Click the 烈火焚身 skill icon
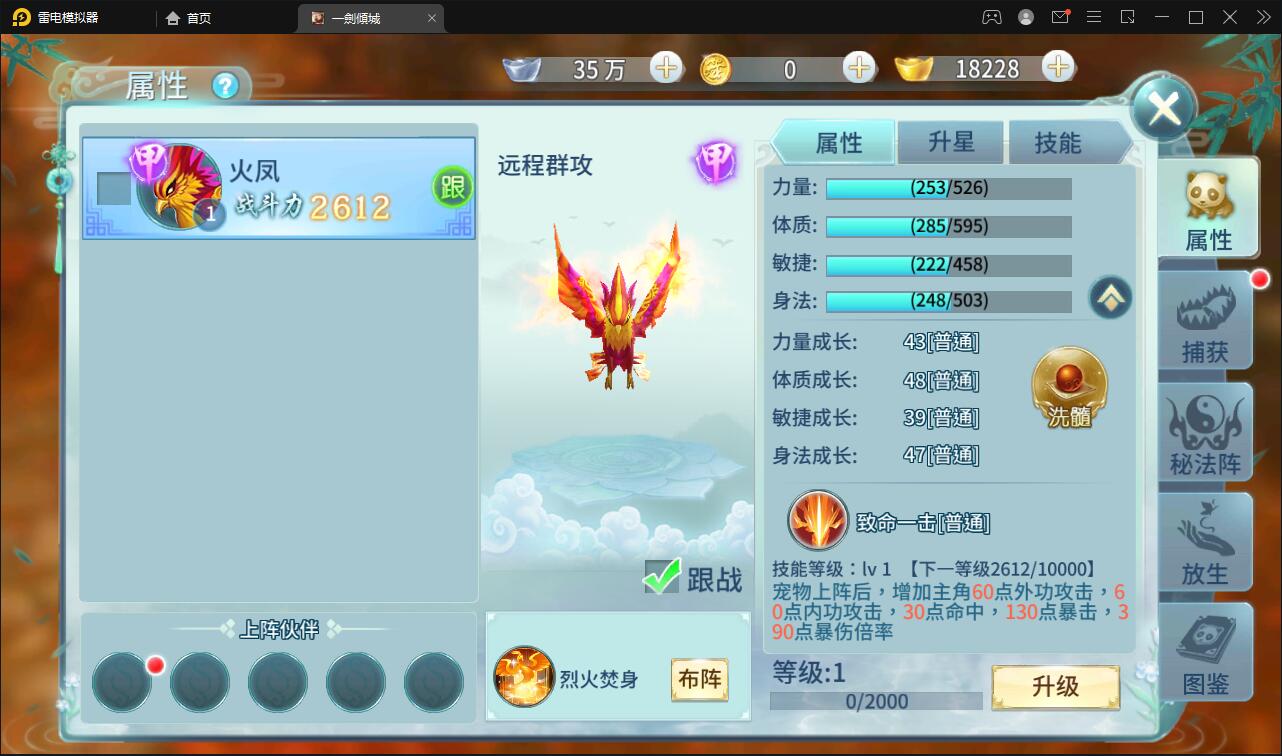Viewport: 1282px width, 756px height. (x=524, y=678)
